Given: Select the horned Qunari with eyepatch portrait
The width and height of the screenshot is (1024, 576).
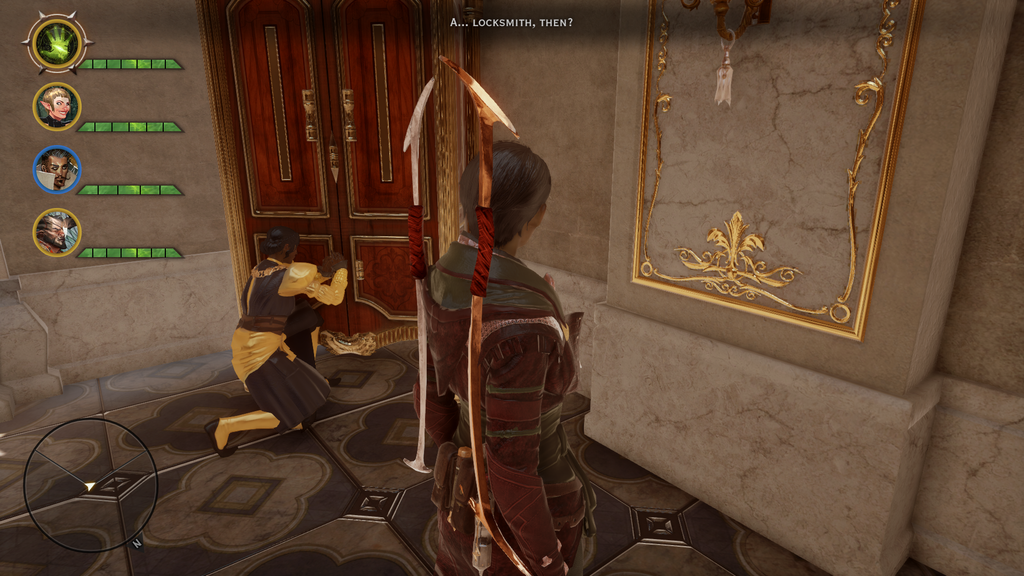Looking at the screenshot, I should [x=57, y=232].
